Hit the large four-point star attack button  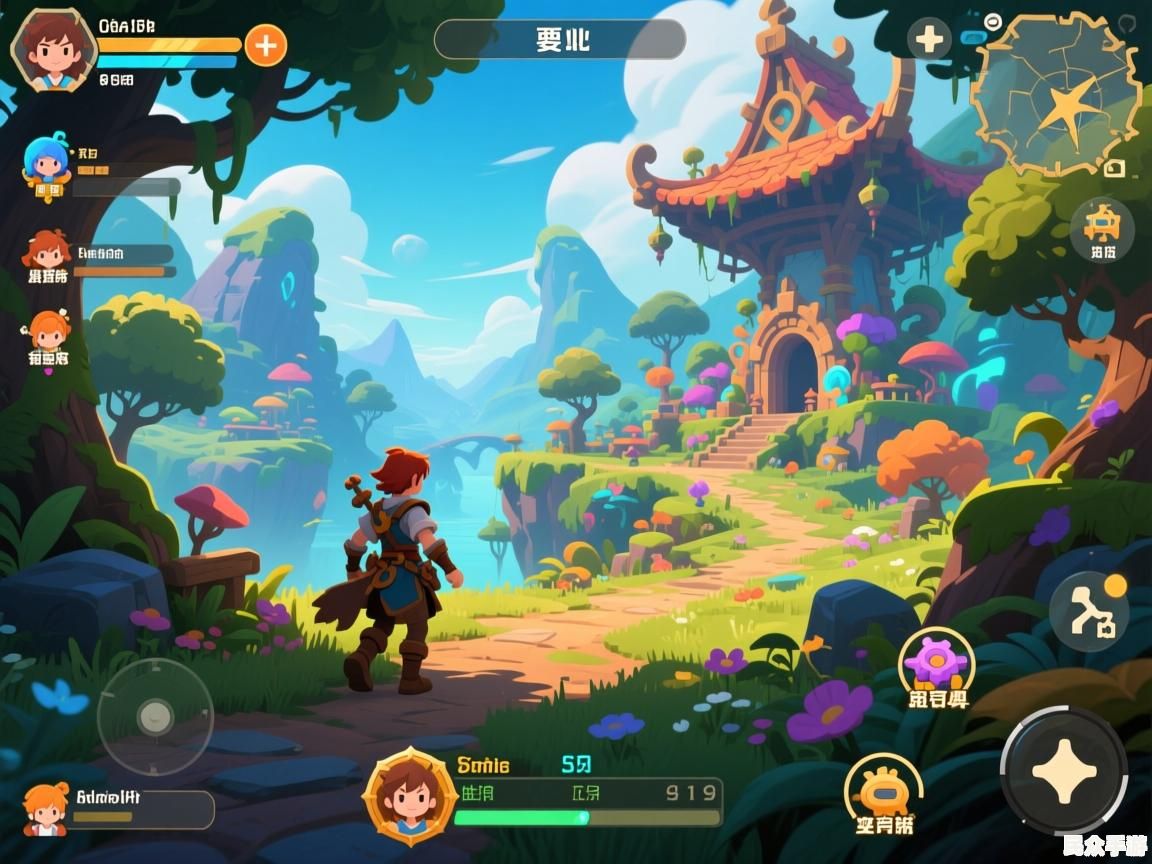(x=1063, y=771)
